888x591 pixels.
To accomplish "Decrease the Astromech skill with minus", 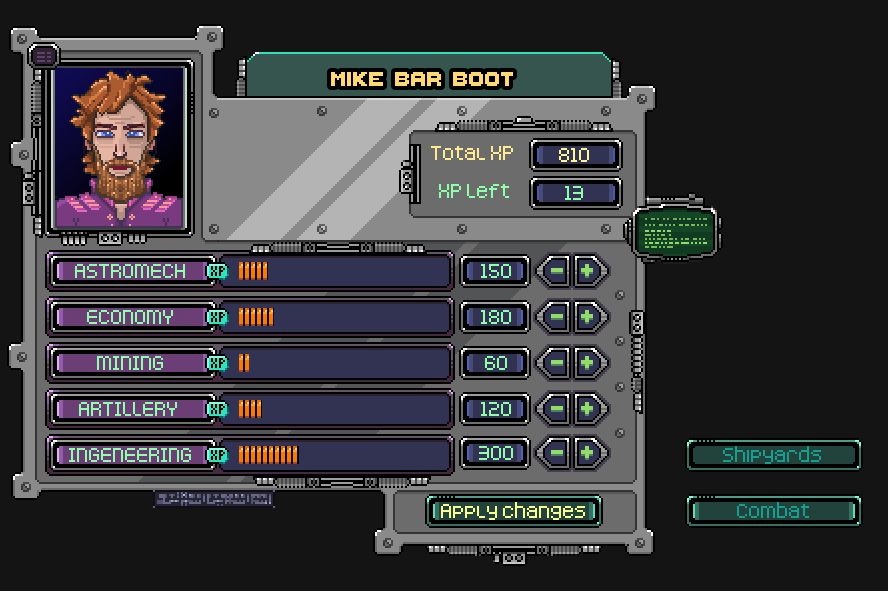I will 556,271.
